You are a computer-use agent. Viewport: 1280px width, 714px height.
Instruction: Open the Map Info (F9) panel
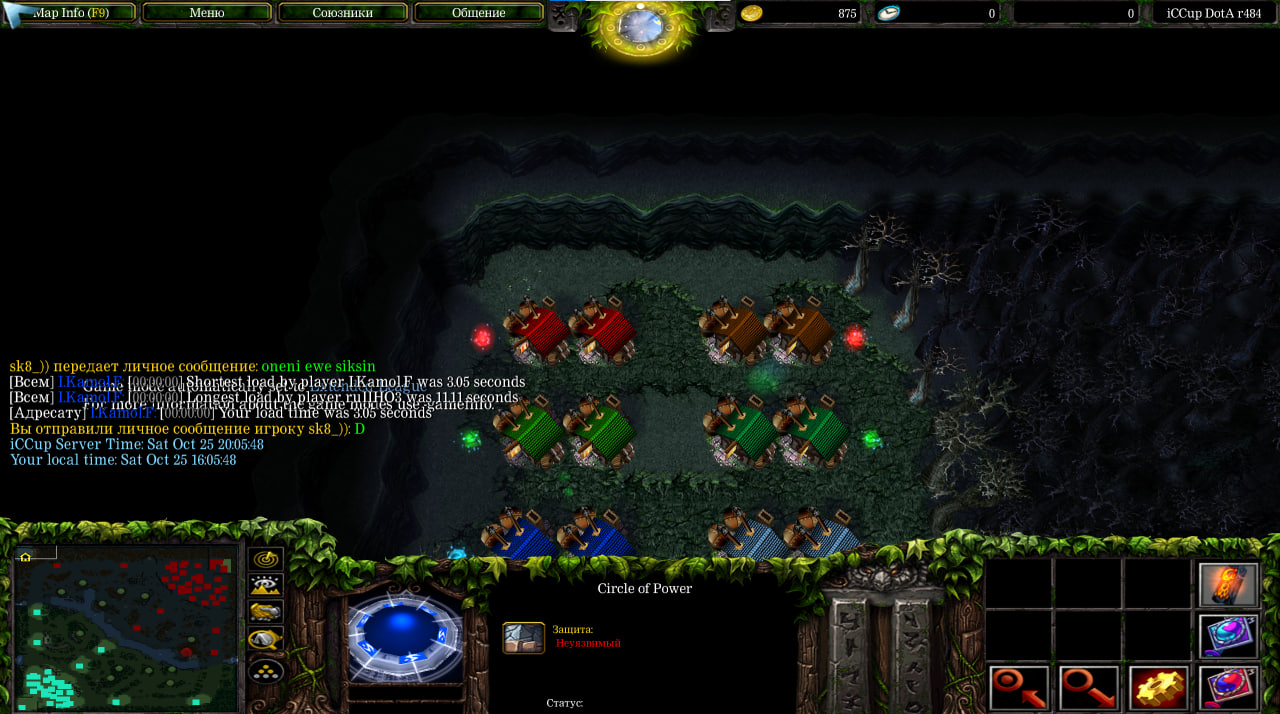(70, 13)
